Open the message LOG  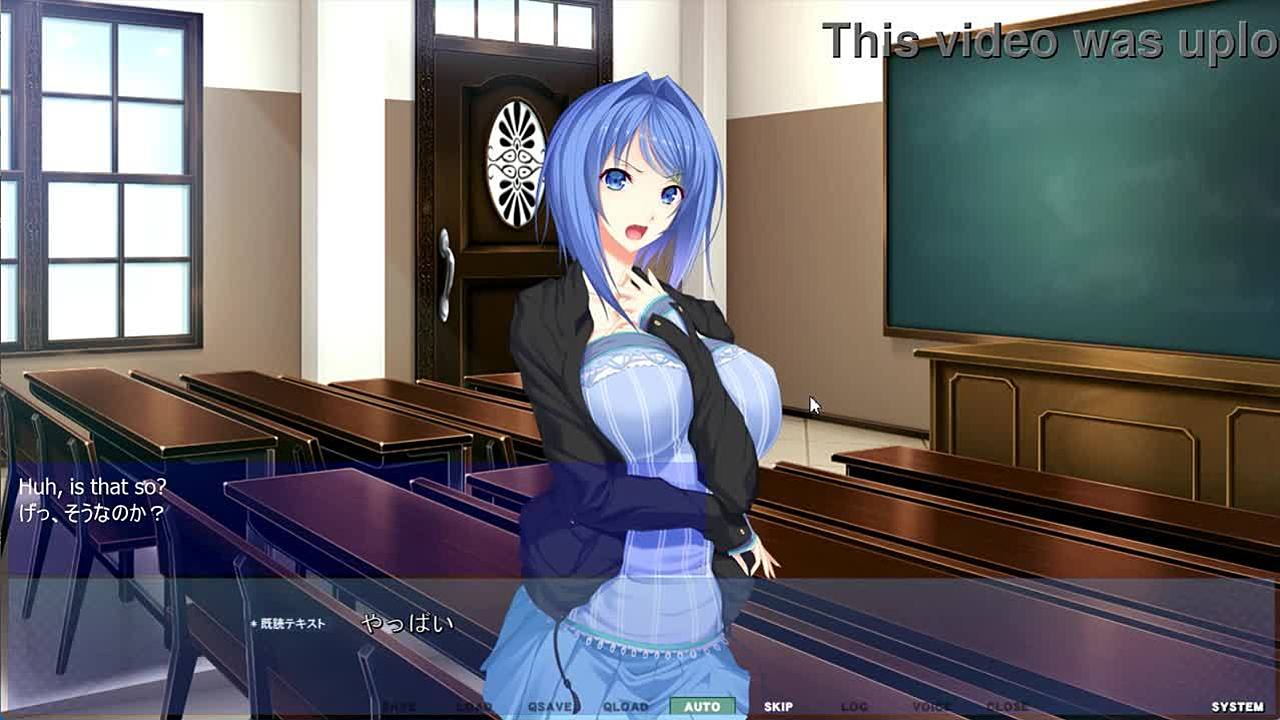[x=854, y=707]
